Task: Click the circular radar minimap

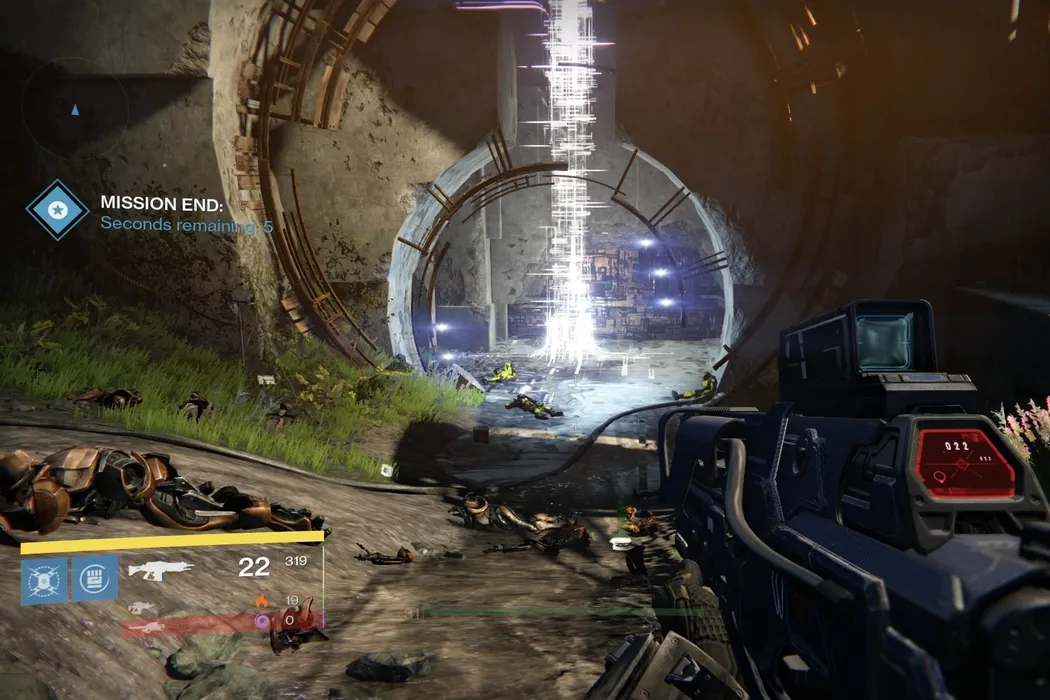Action: (75, 108)
